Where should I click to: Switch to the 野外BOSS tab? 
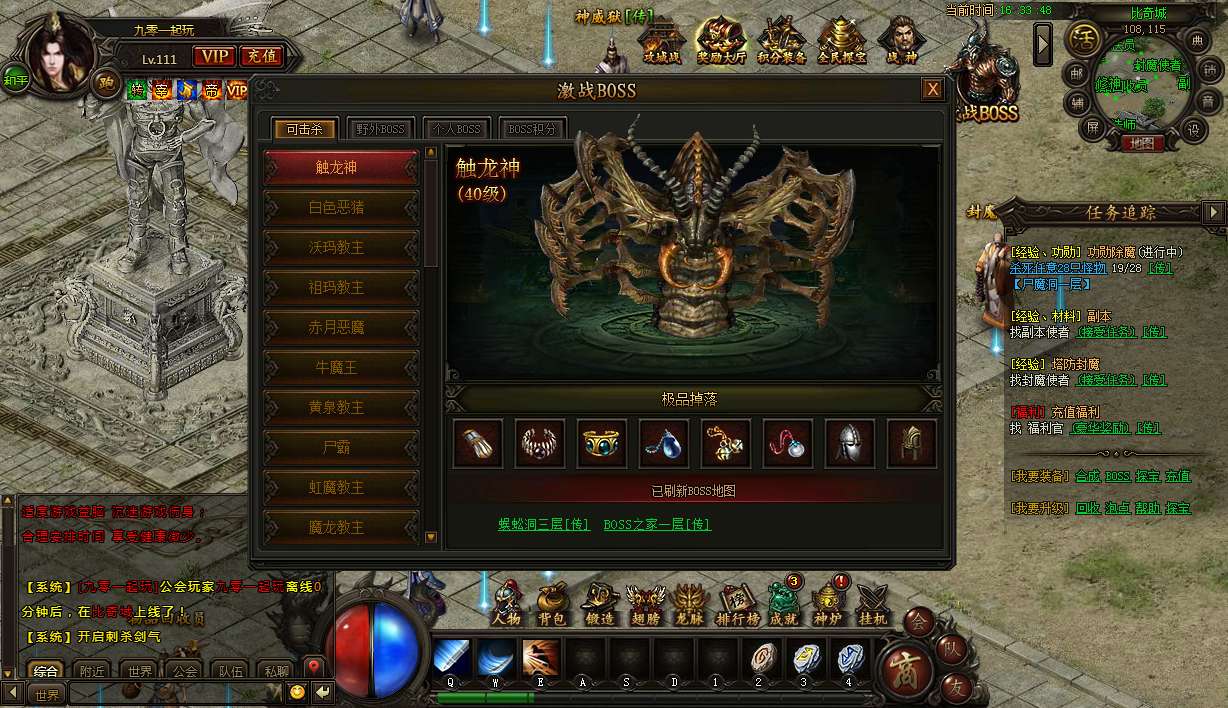click(x=380, y=129)
